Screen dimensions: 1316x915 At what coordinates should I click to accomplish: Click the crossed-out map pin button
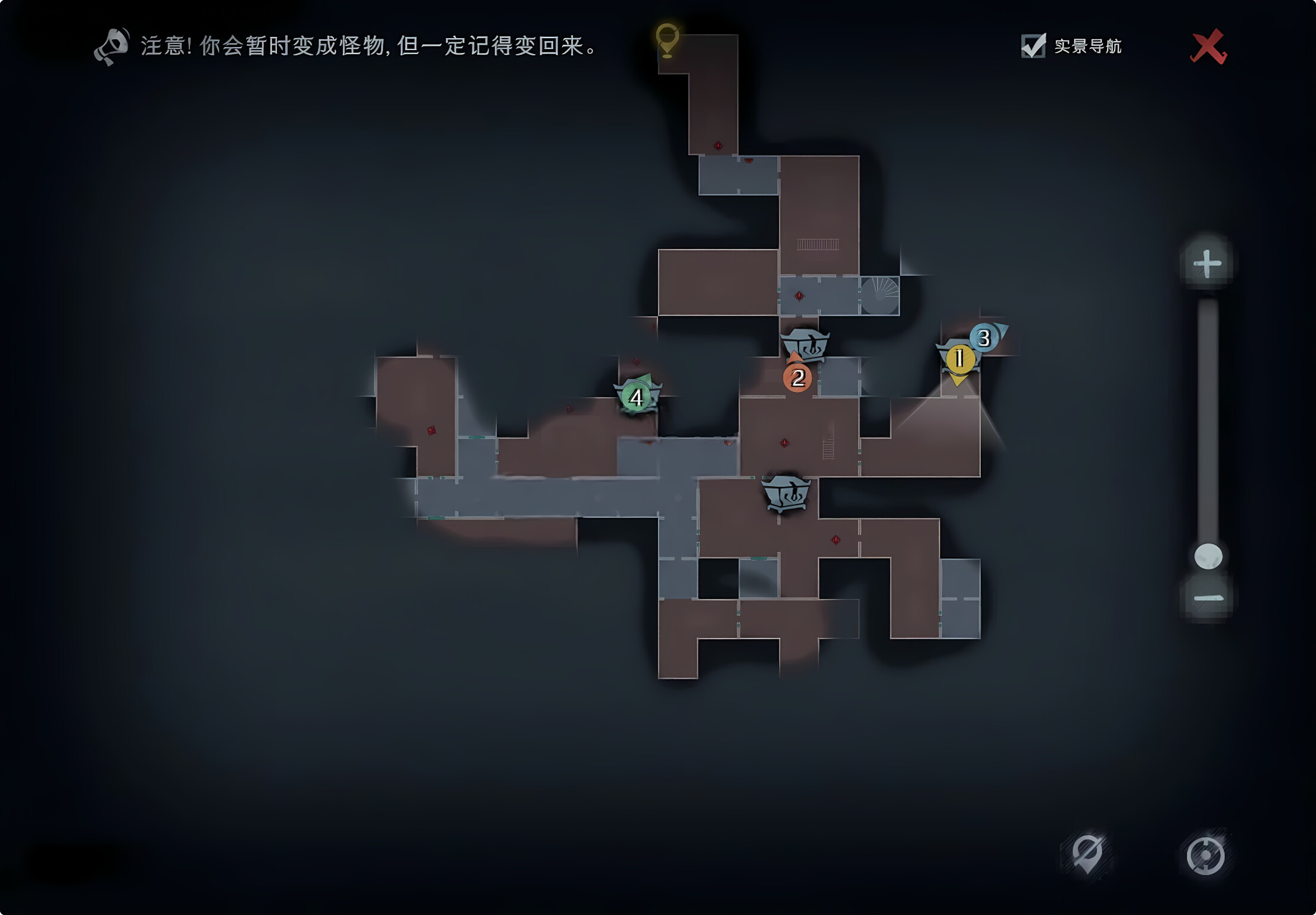tap(1087, 854)
